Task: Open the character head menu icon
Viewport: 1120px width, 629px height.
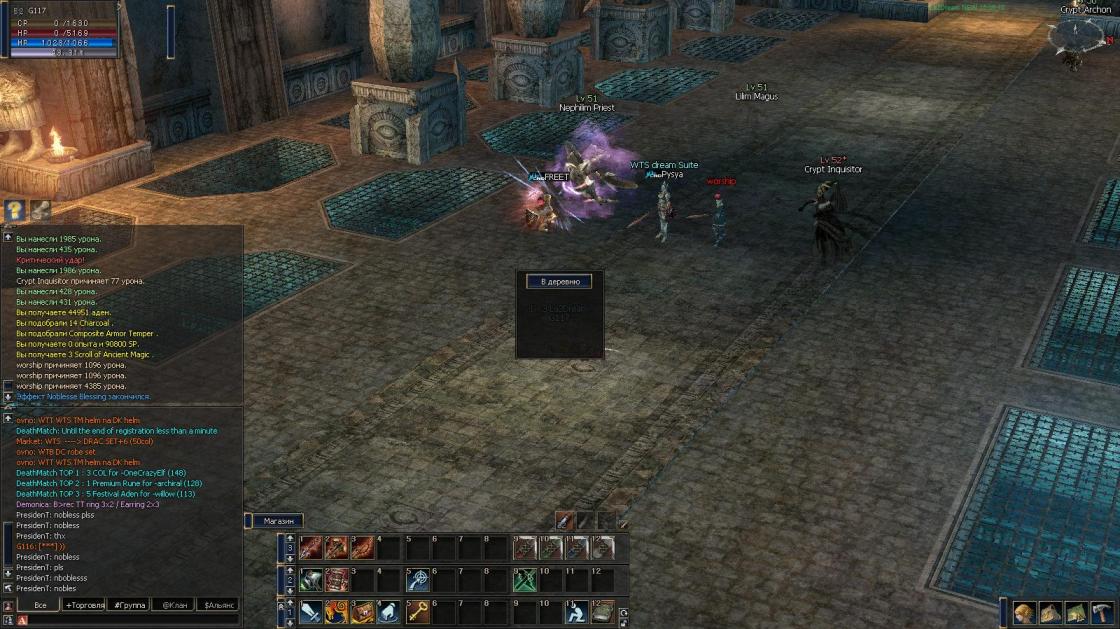Action: tap(1023, 613)
